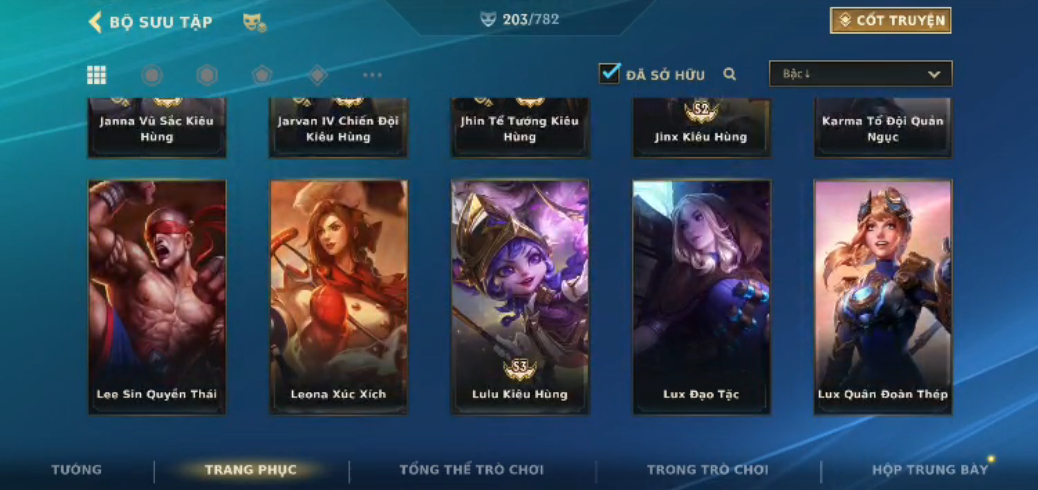
Task: Switch to the Tướng tab
Action: coord(77,470)
